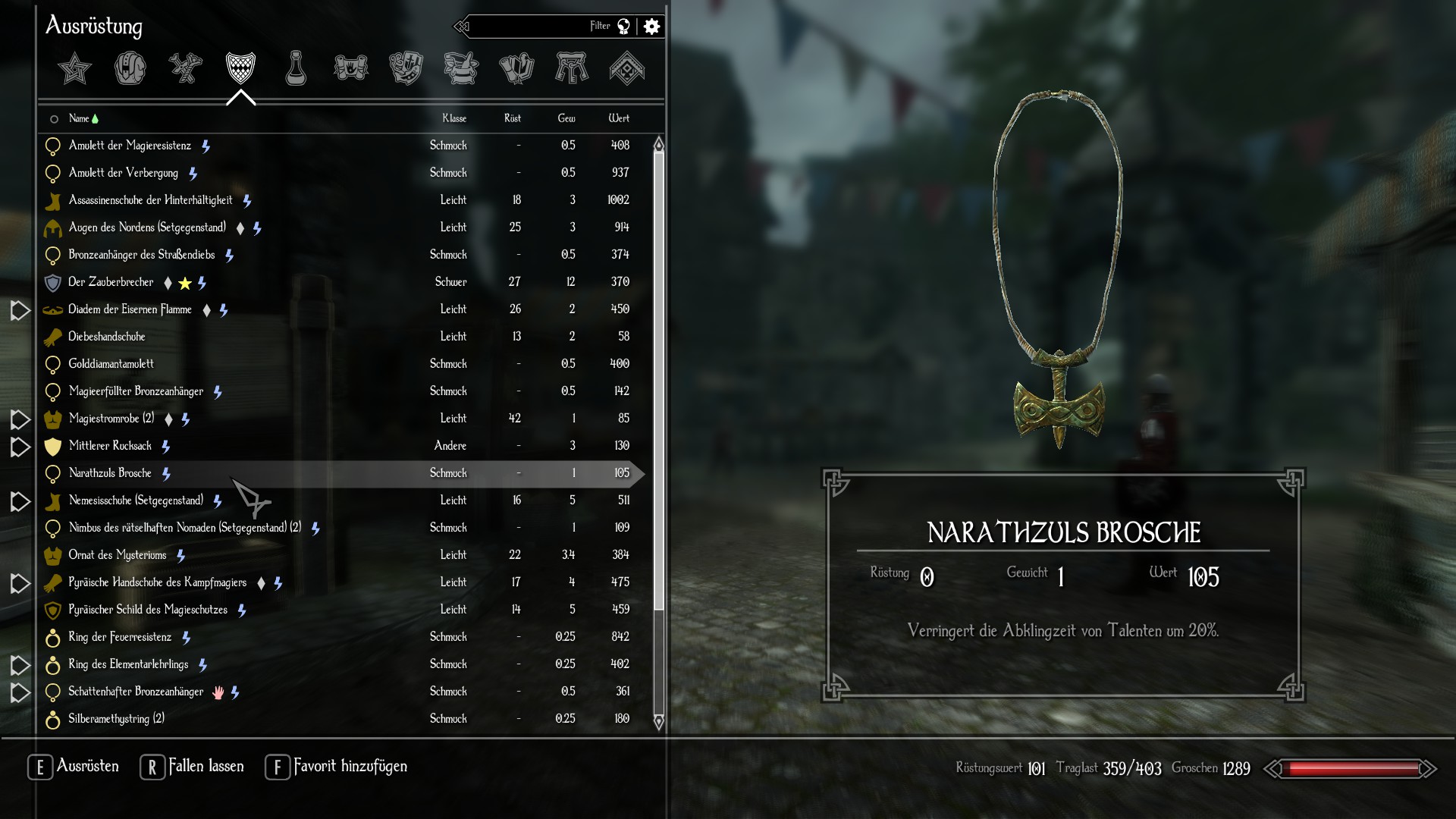
Task: Sort the list by Gew weight column
Action: click(x=566, y=118)
